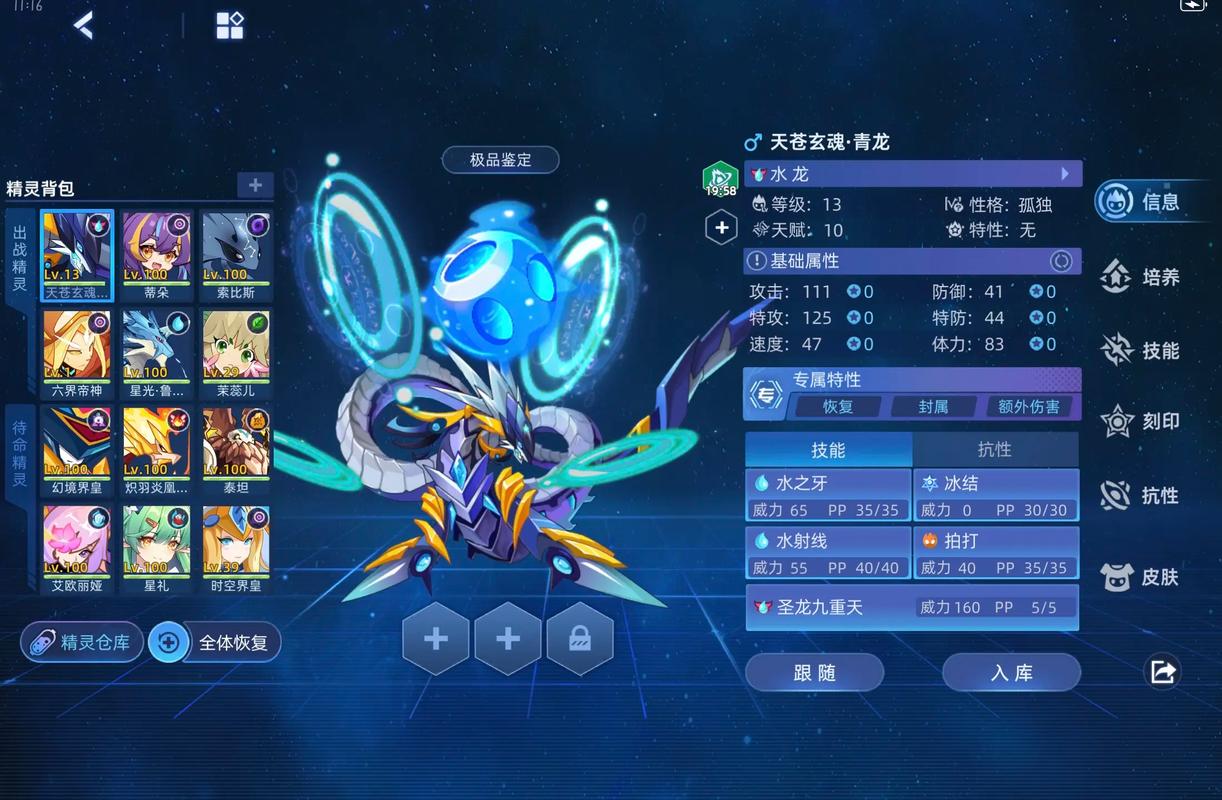Viewport: 1222px width, 800px height.
Task: Pick the 茉蕊儿 spirit portrait
Action: coord(236,352)
